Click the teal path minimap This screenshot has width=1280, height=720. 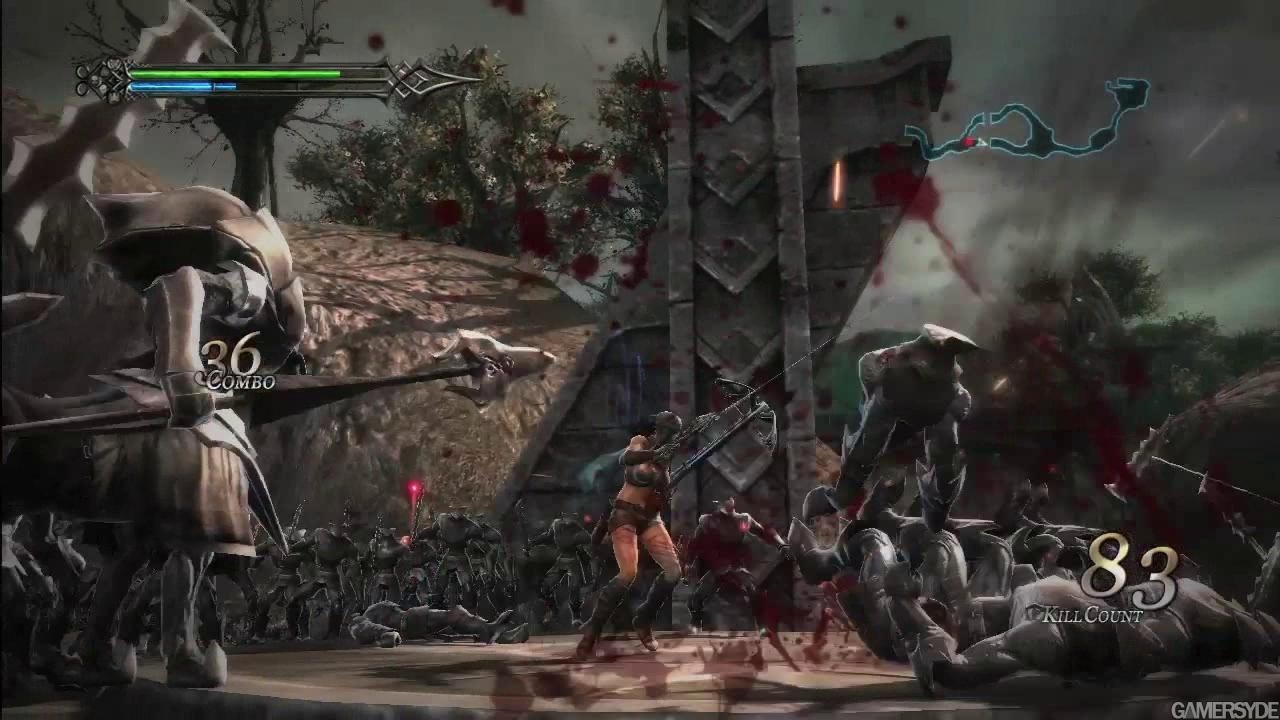[1030, 124]
